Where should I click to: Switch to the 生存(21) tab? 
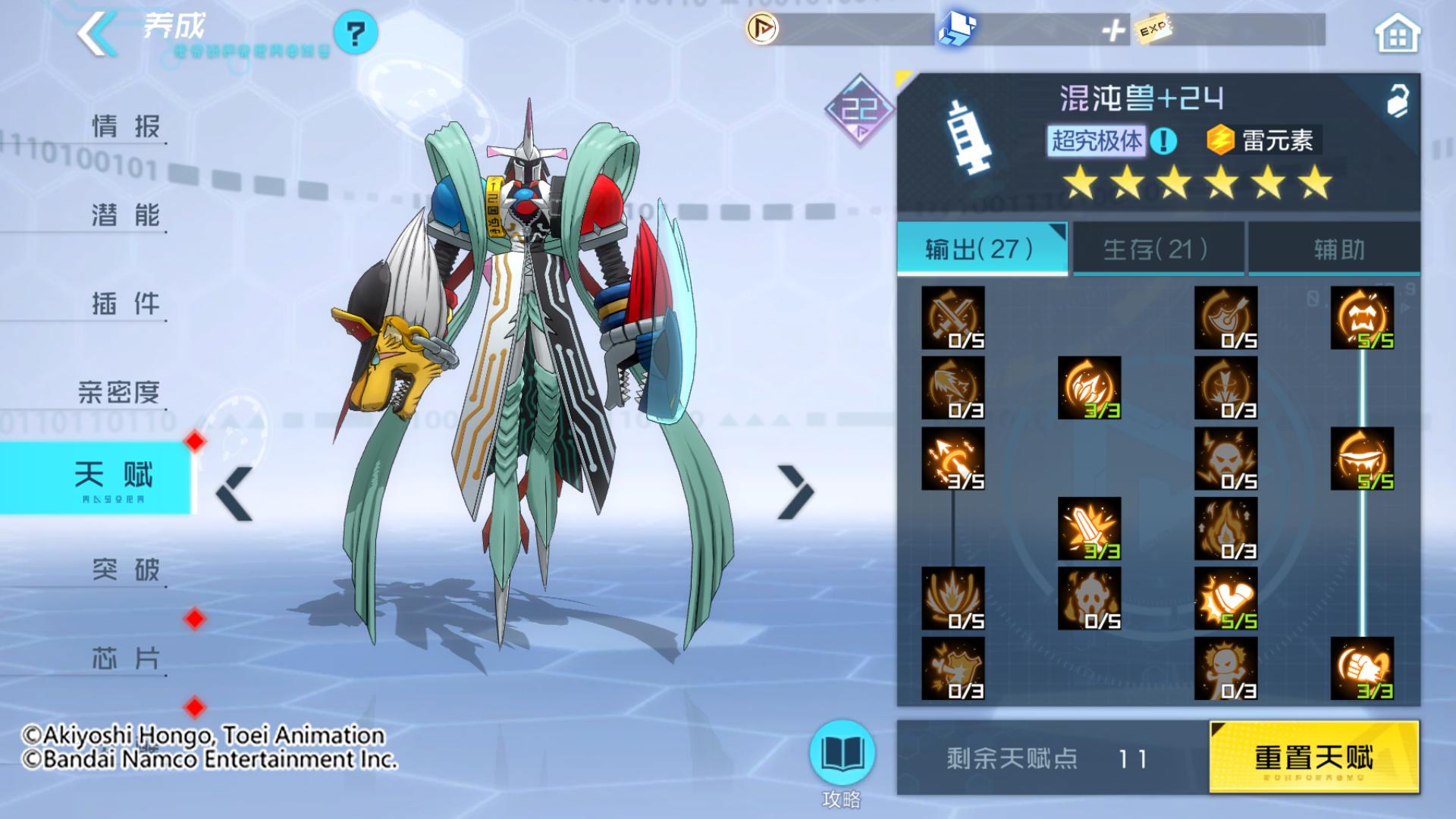(x=1156, y=250)
